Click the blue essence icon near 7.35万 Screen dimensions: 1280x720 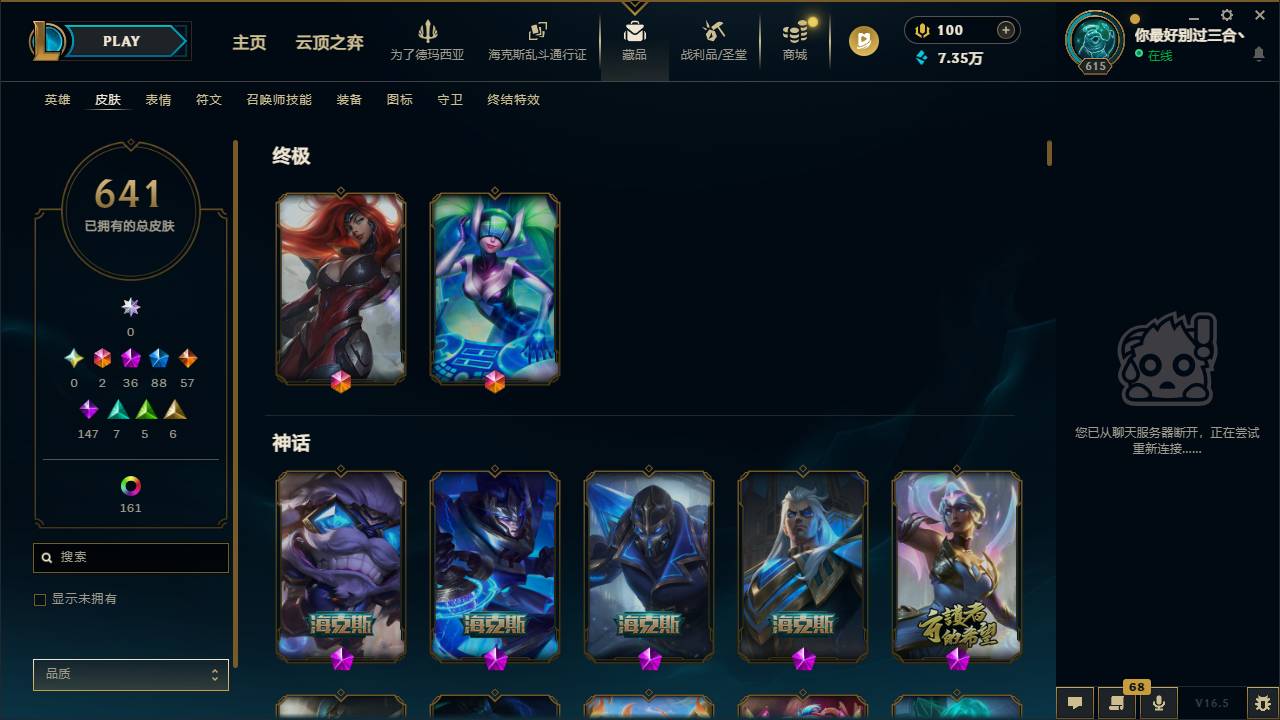922,58
